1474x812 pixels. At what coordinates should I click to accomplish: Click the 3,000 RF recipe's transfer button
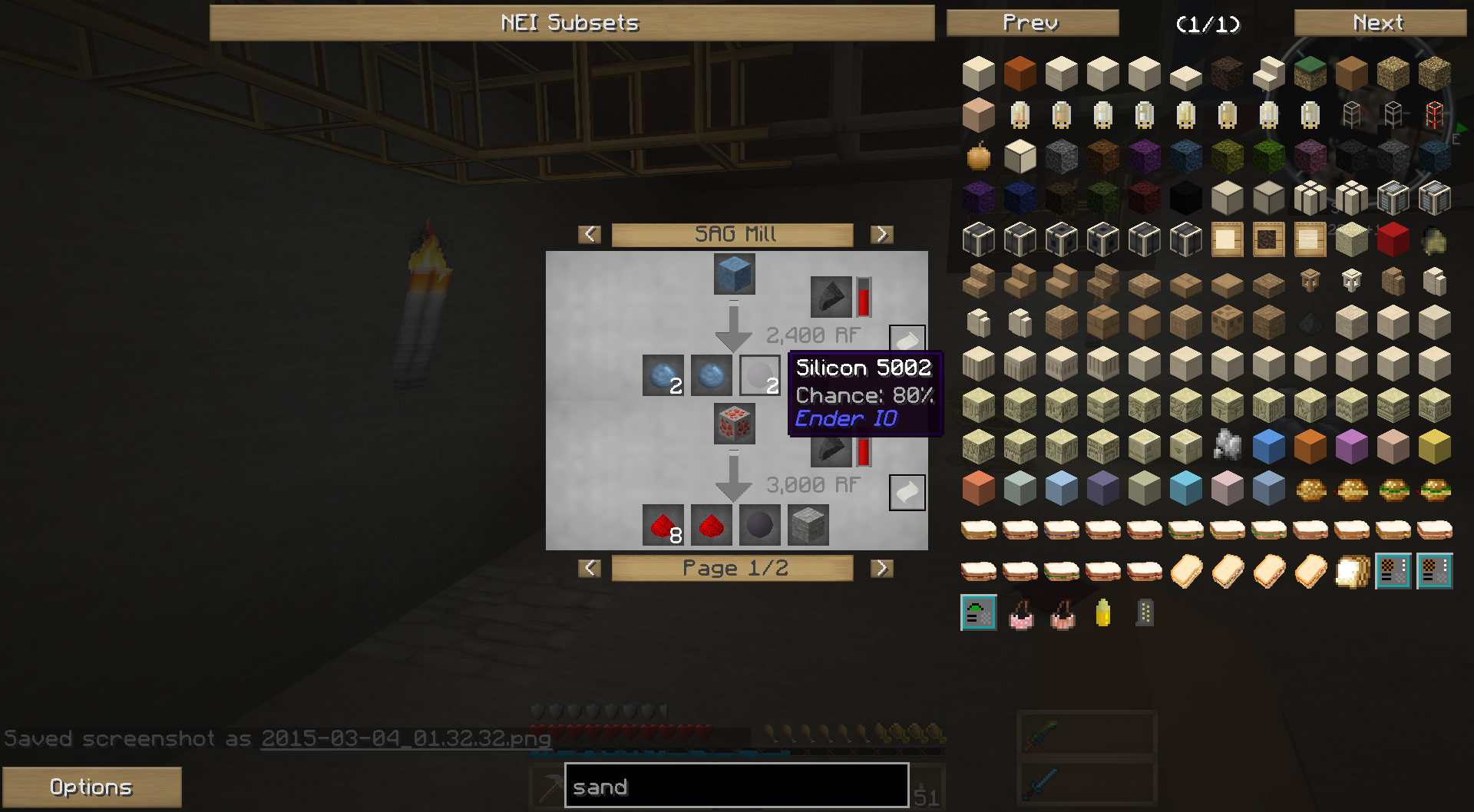(x=907, y=492)
